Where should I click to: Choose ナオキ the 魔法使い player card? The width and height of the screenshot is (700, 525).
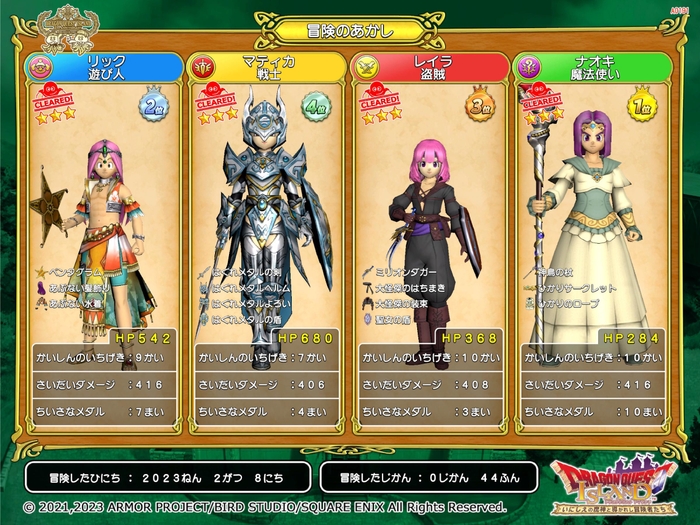pos(592,240)
